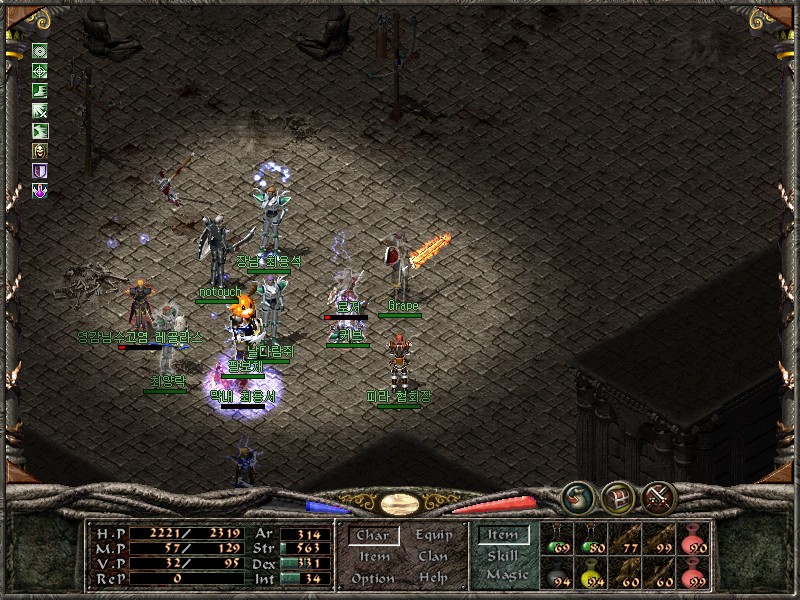800x600 pixels.
Task: Switch to the Skill quick-slot tab
Action: (503, 555)
